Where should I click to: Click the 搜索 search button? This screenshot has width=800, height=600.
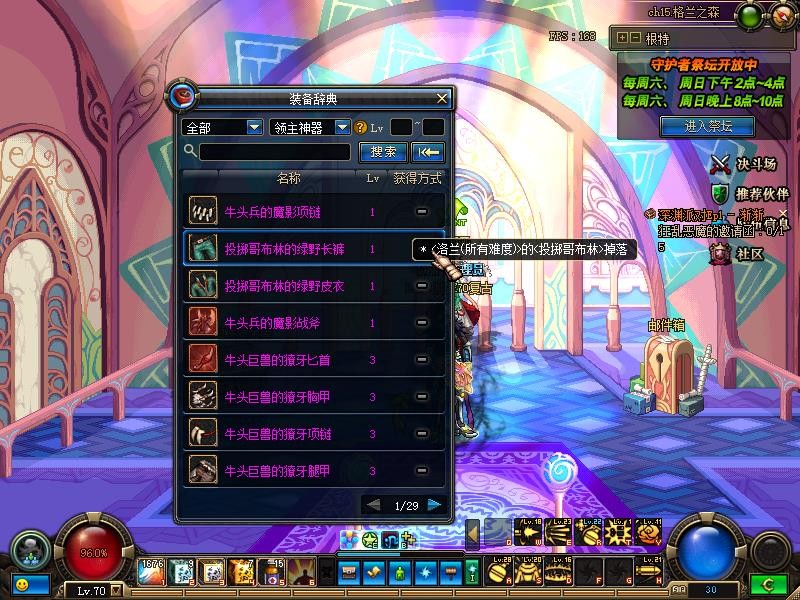point(383,152)
